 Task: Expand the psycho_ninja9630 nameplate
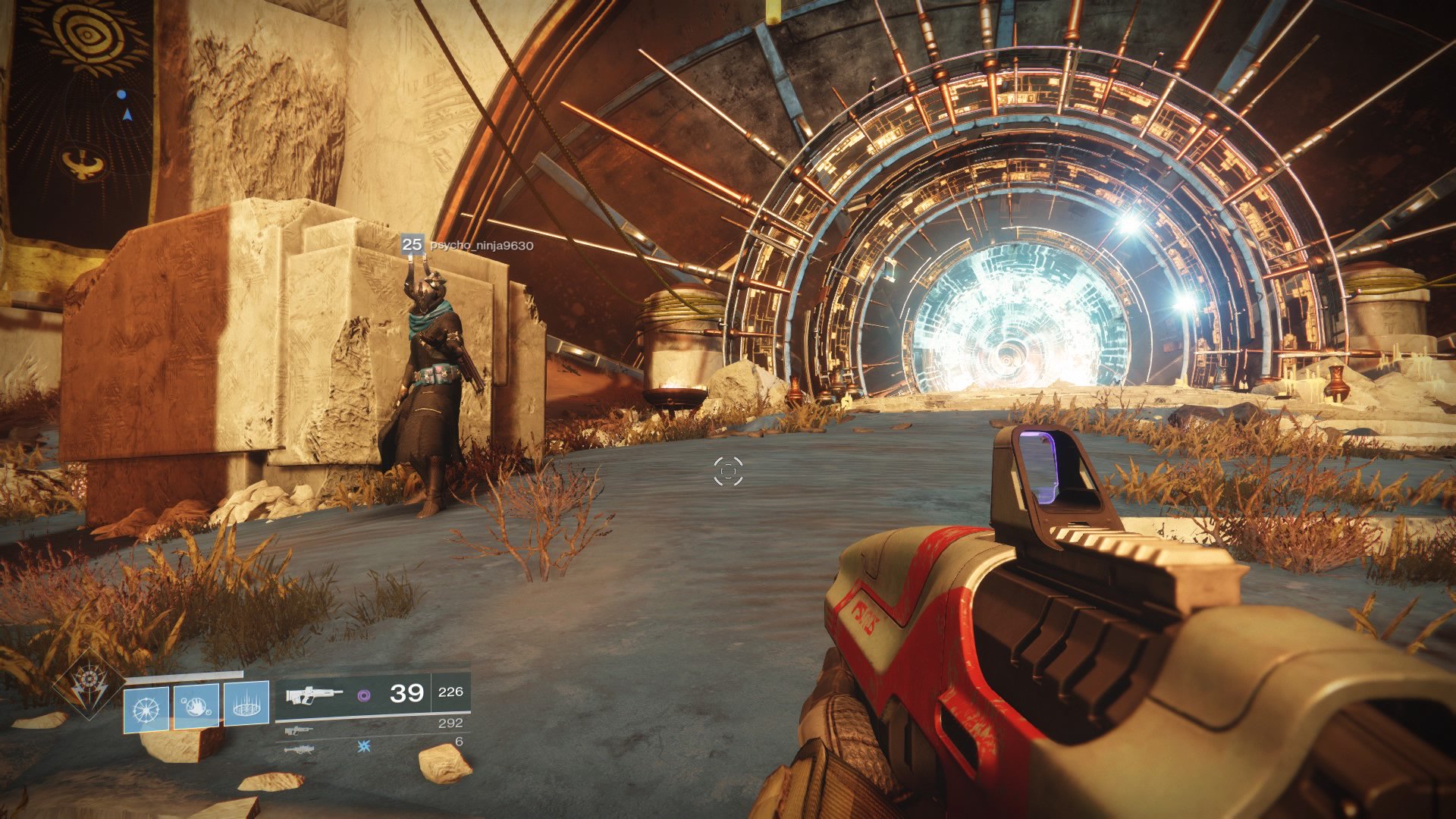pos(470,245)
